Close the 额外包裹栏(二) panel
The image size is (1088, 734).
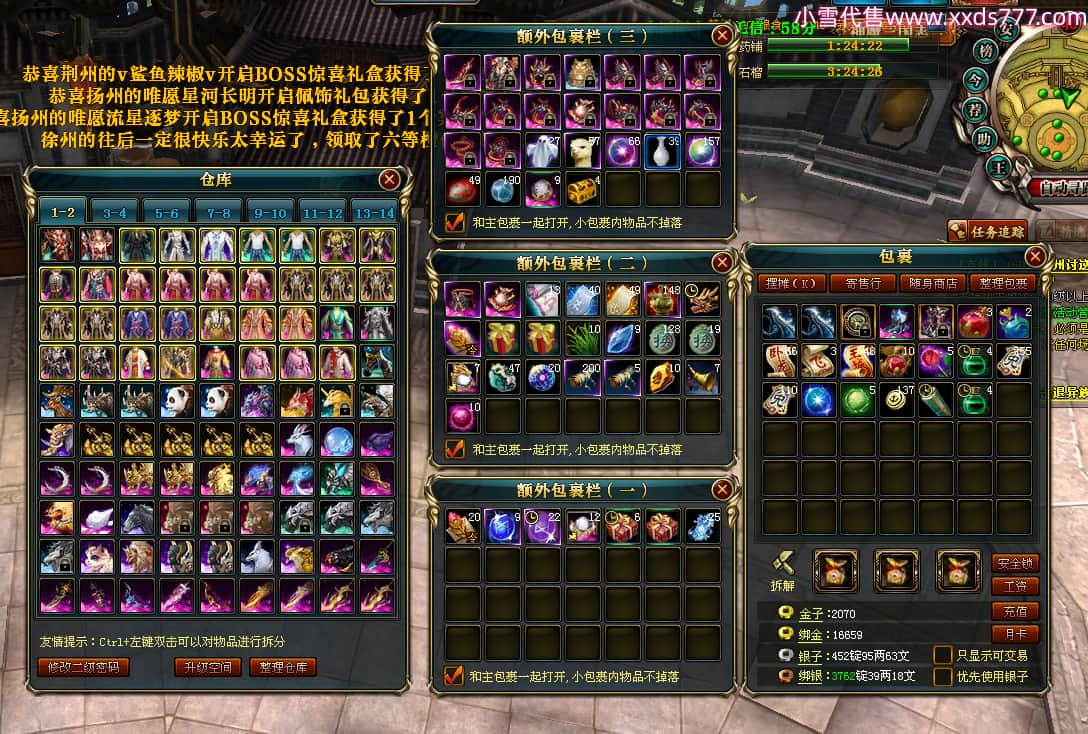(721, 263)
